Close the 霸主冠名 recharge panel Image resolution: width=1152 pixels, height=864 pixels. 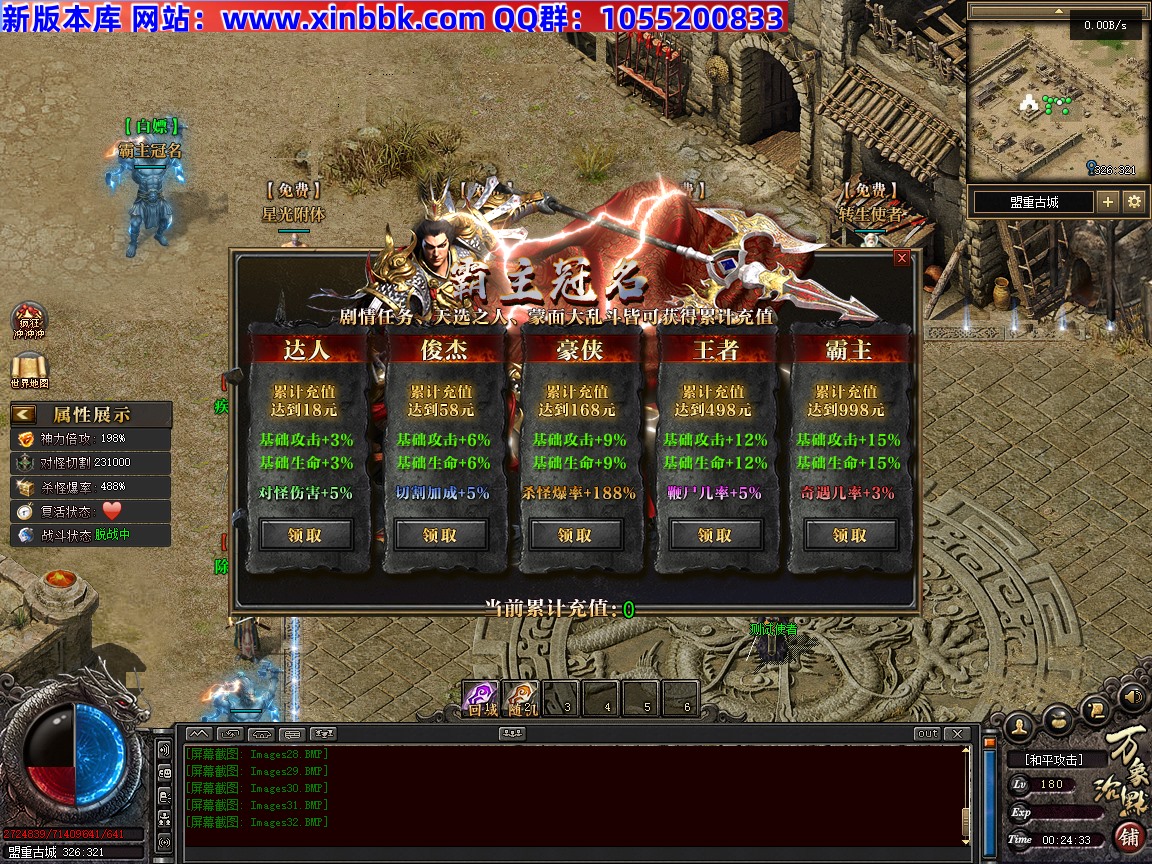click(x=902, y=258)
